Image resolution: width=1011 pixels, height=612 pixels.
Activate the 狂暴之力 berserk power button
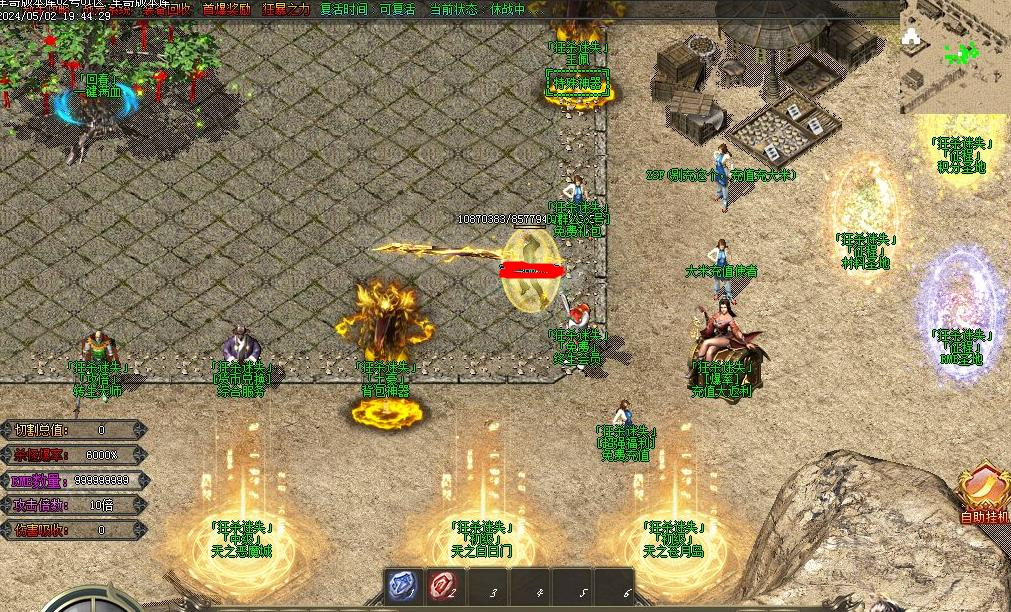pyautogui.click(x=286, y=9)
